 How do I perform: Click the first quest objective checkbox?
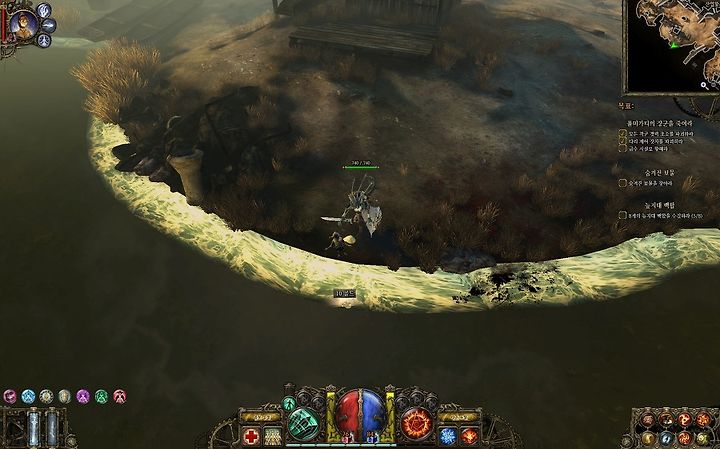tap(622, 132)
